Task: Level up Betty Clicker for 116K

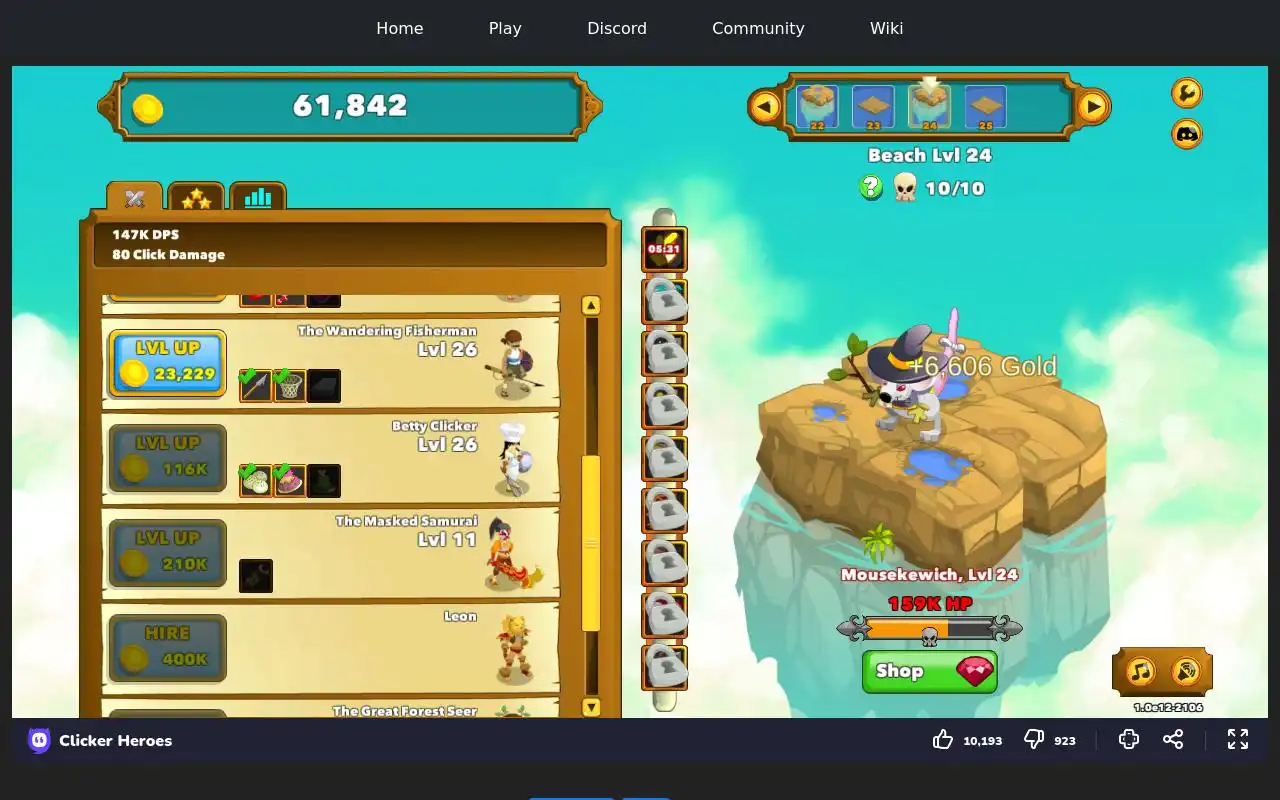Action: [x=167, y=458]
